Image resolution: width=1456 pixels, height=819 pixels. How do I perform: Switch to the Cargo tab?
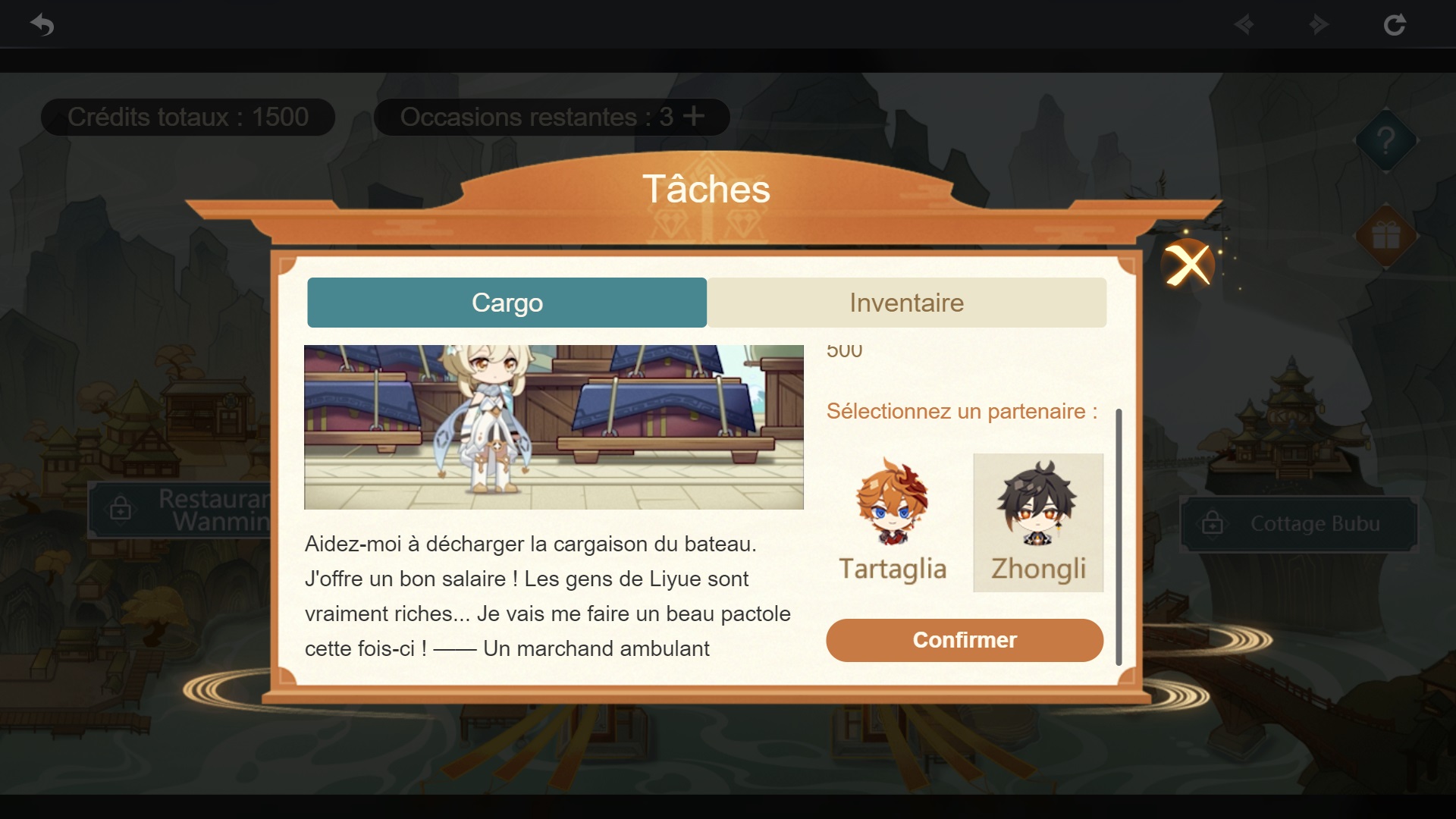click(507, 303)
